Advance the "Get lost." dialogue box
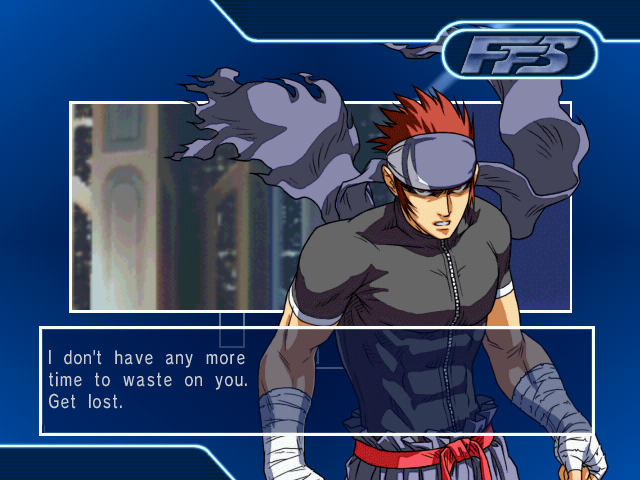 point(316,380)
